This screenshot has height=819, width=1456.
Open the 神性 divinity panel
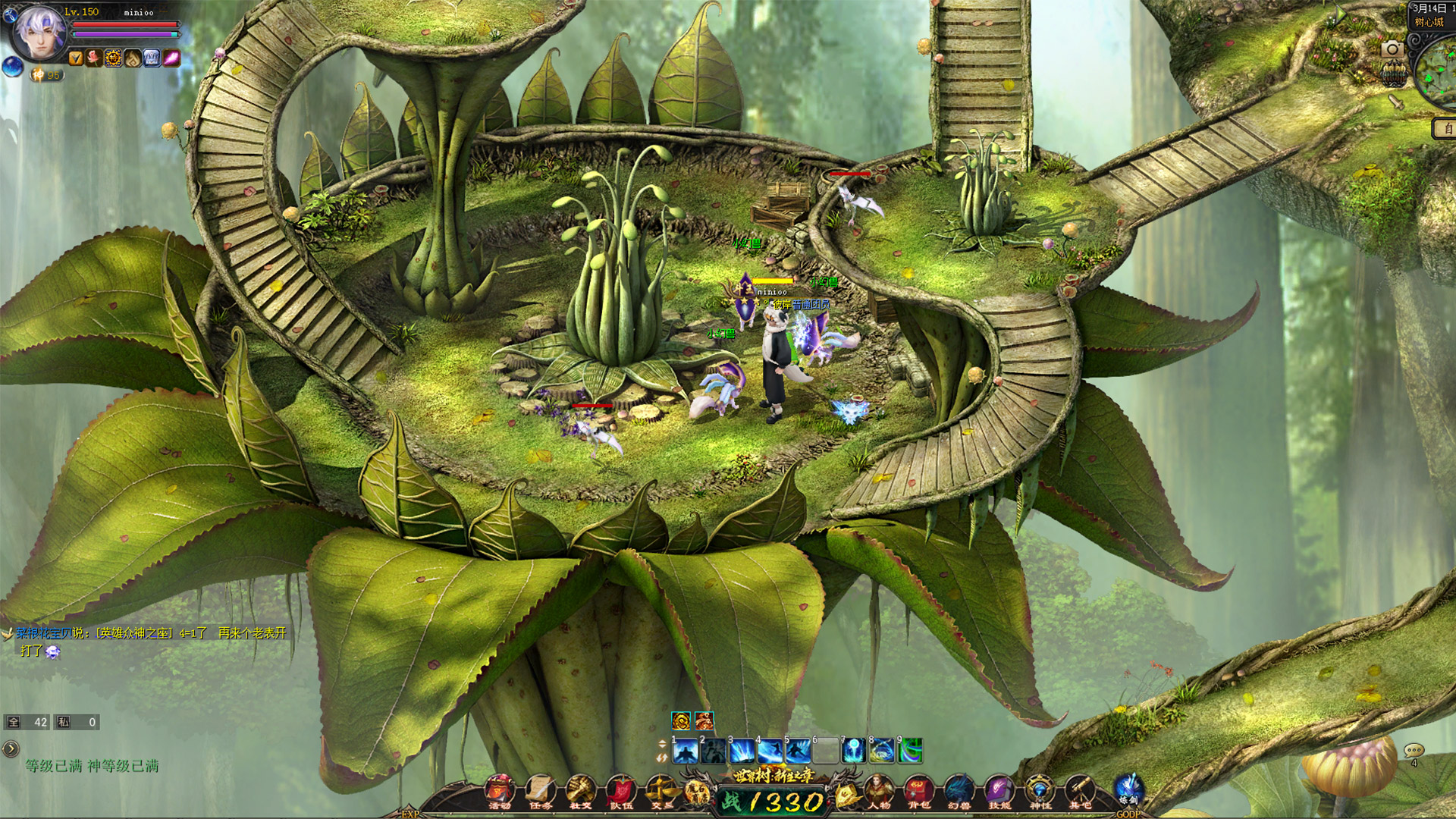[x=1039, y=792]
